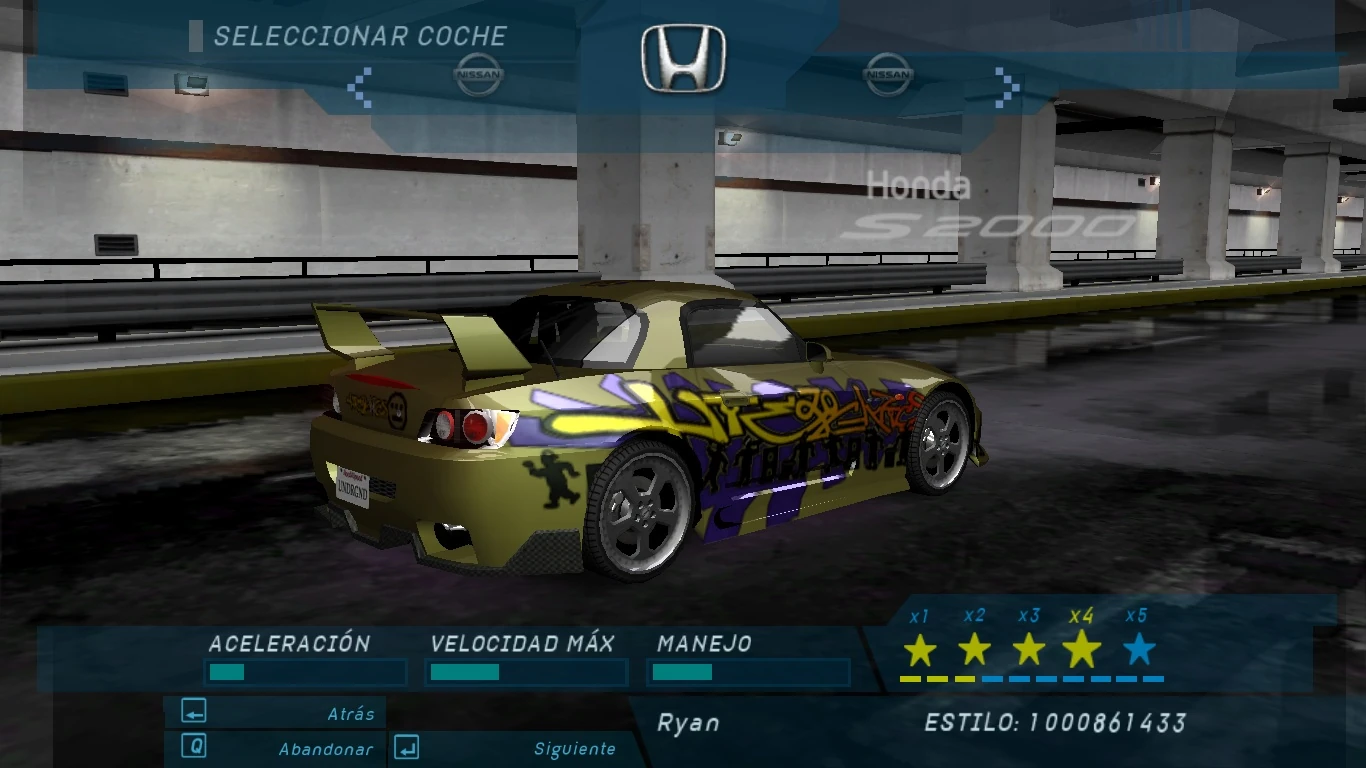Browse previous make with left chevron arrows
Viewport: 1366px width, 768px height.
360,88
